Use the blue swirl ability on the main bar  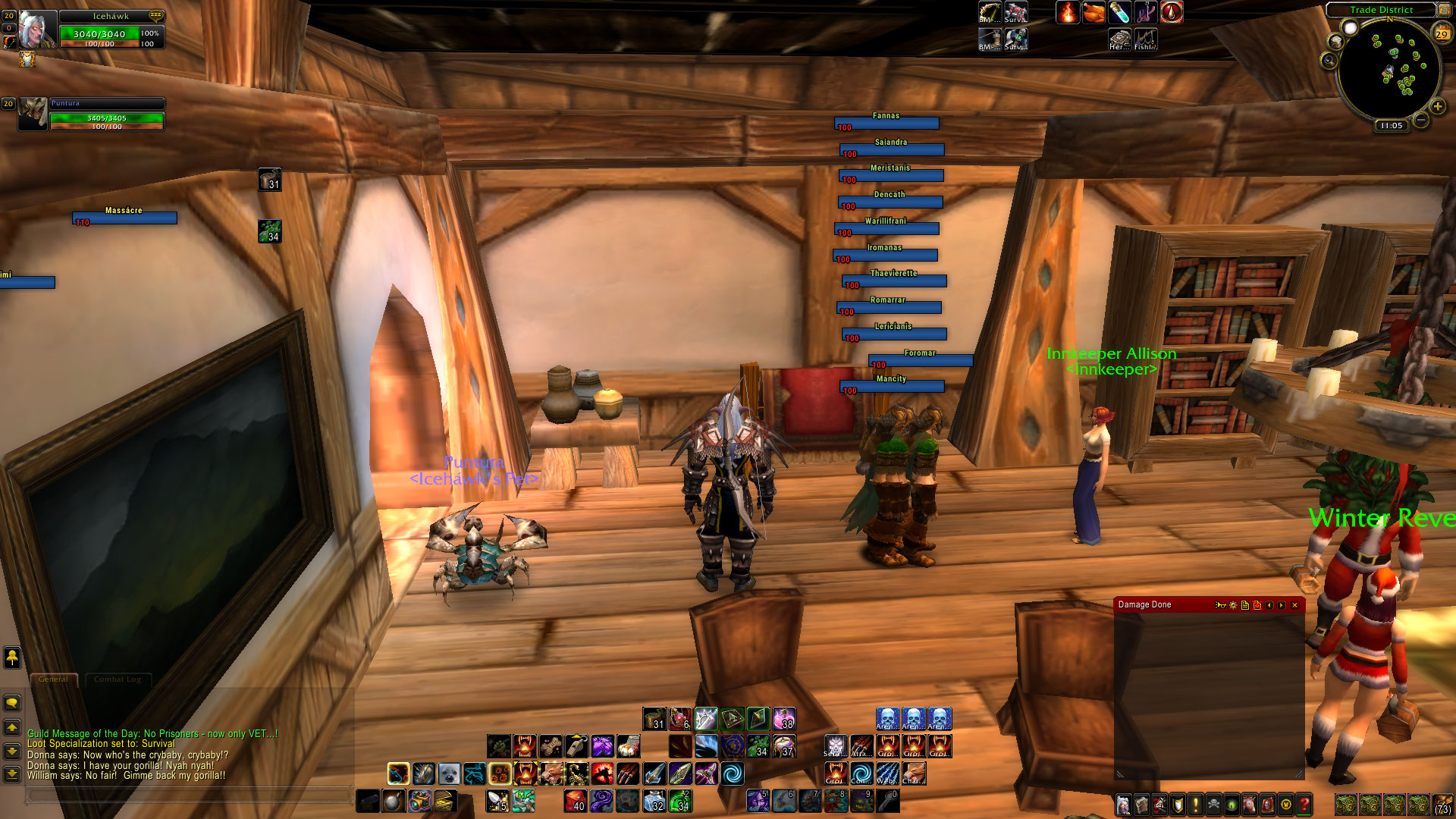coord(732,774)
